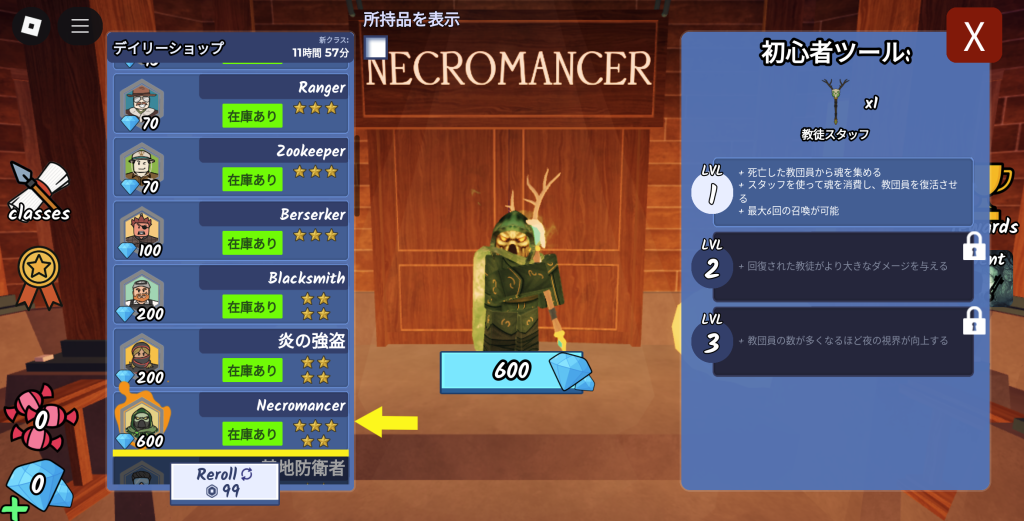Choose the Zookeeper class in the shop list
Screen dimensions: 1024x521
pos(231,166)
